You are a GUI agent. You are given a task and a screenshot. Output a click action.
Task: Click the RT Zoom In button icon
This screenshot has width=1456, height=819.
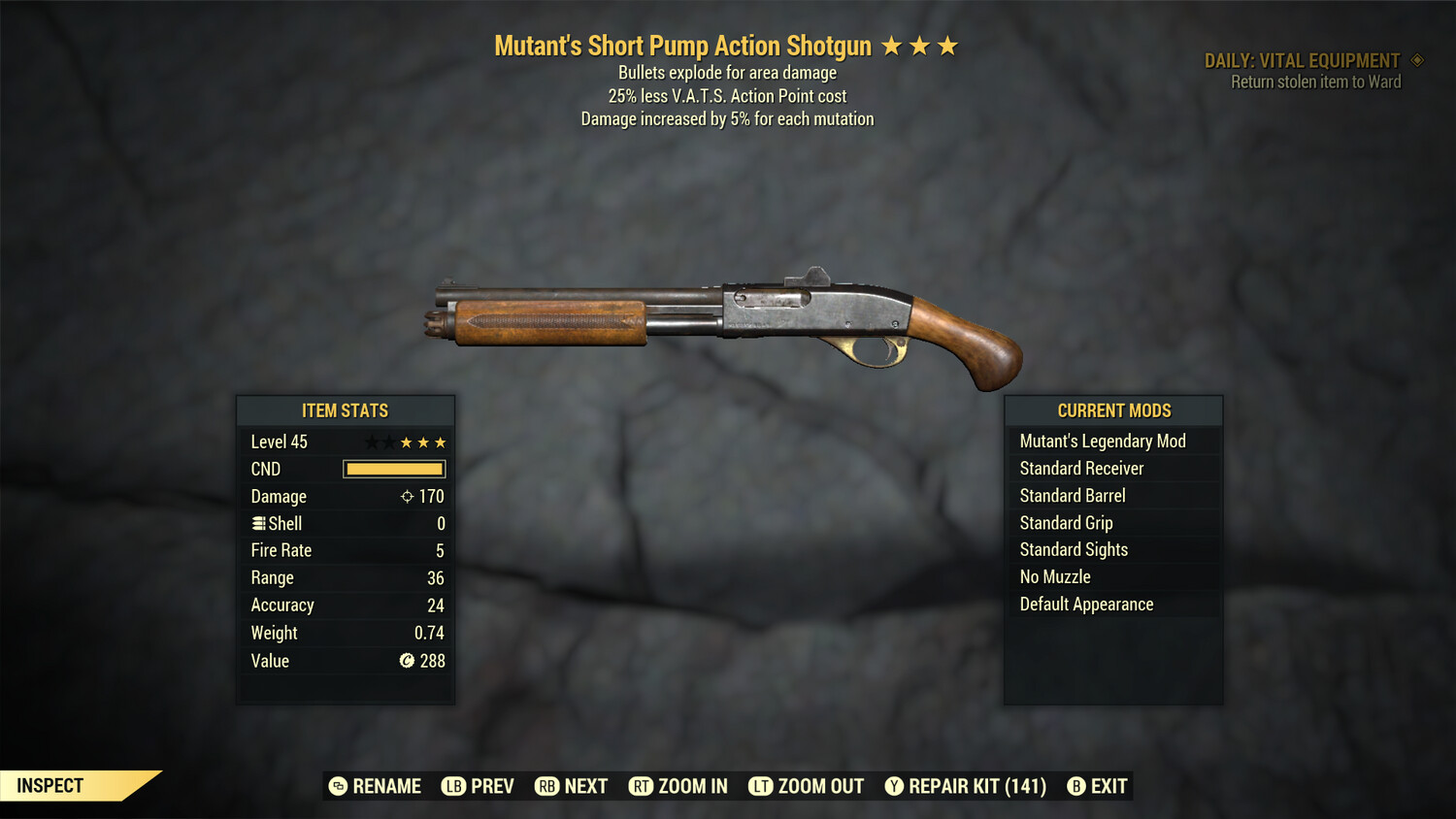(x=642, y=786)
